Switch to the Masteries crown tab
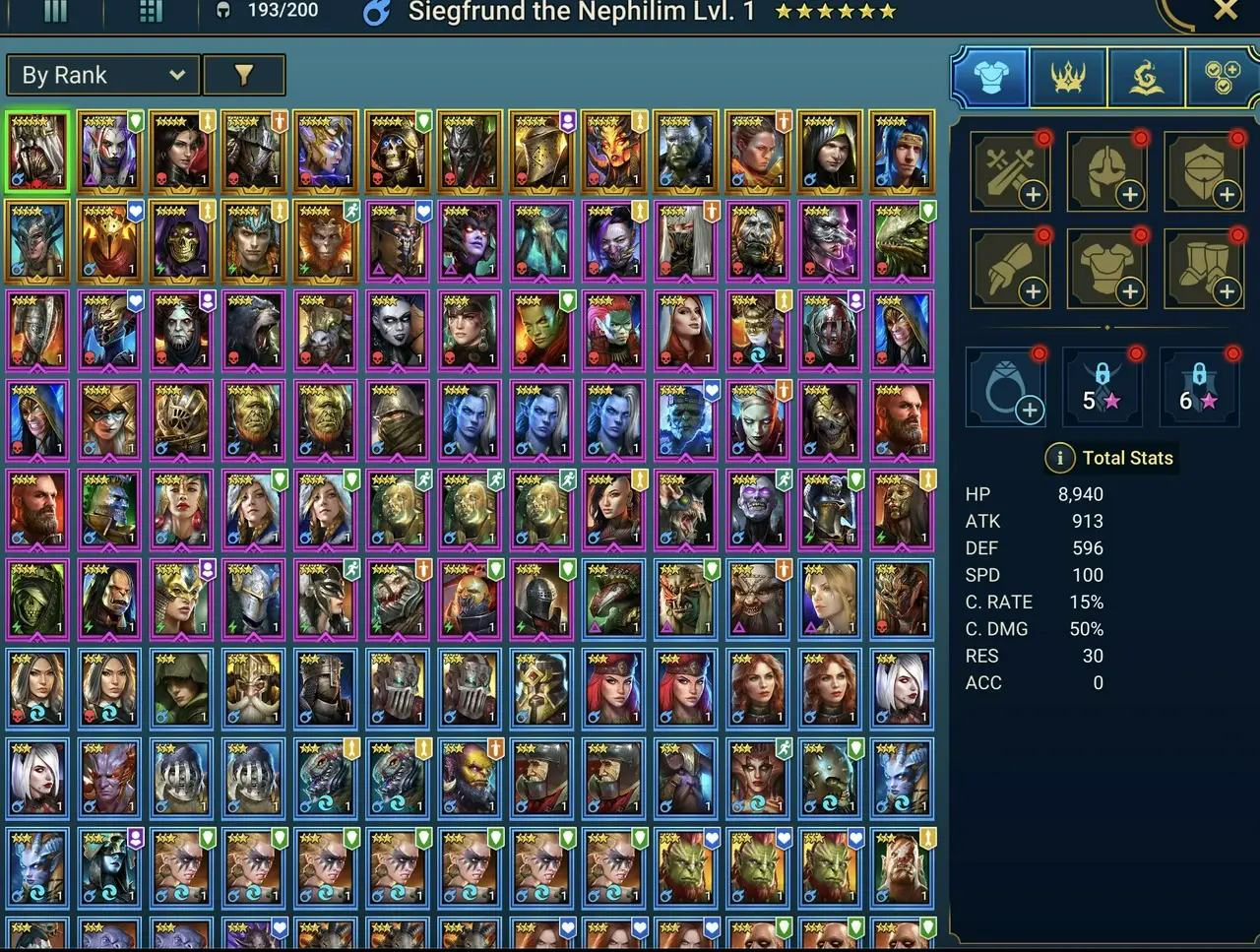Viewport: 1260px width, 952px height. [x=1067, y=76]
